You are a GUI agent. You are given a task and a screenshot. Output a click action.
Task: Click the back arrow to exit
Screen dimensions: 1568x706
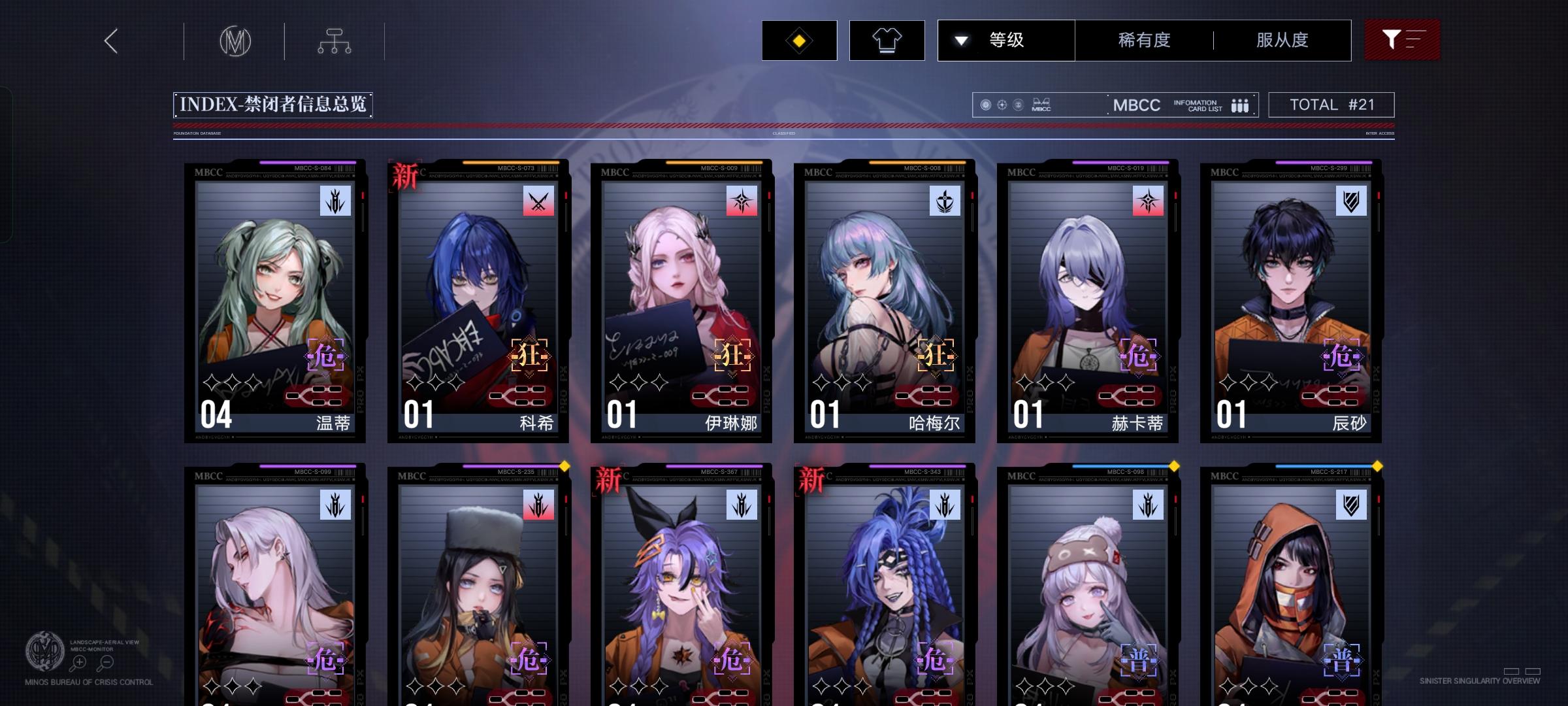(x=110, y=40)
